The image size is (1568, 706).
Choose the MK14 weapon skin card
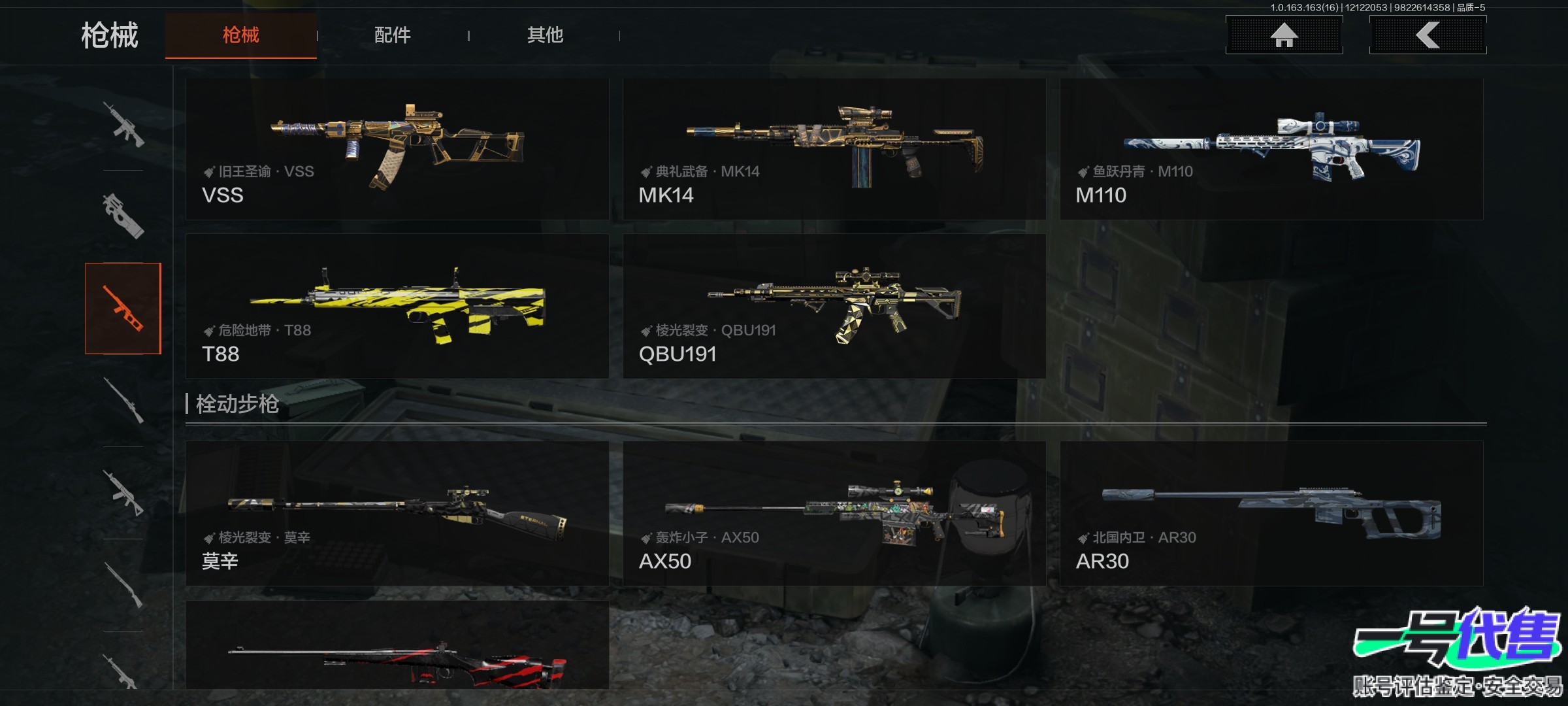pos(834,149)
